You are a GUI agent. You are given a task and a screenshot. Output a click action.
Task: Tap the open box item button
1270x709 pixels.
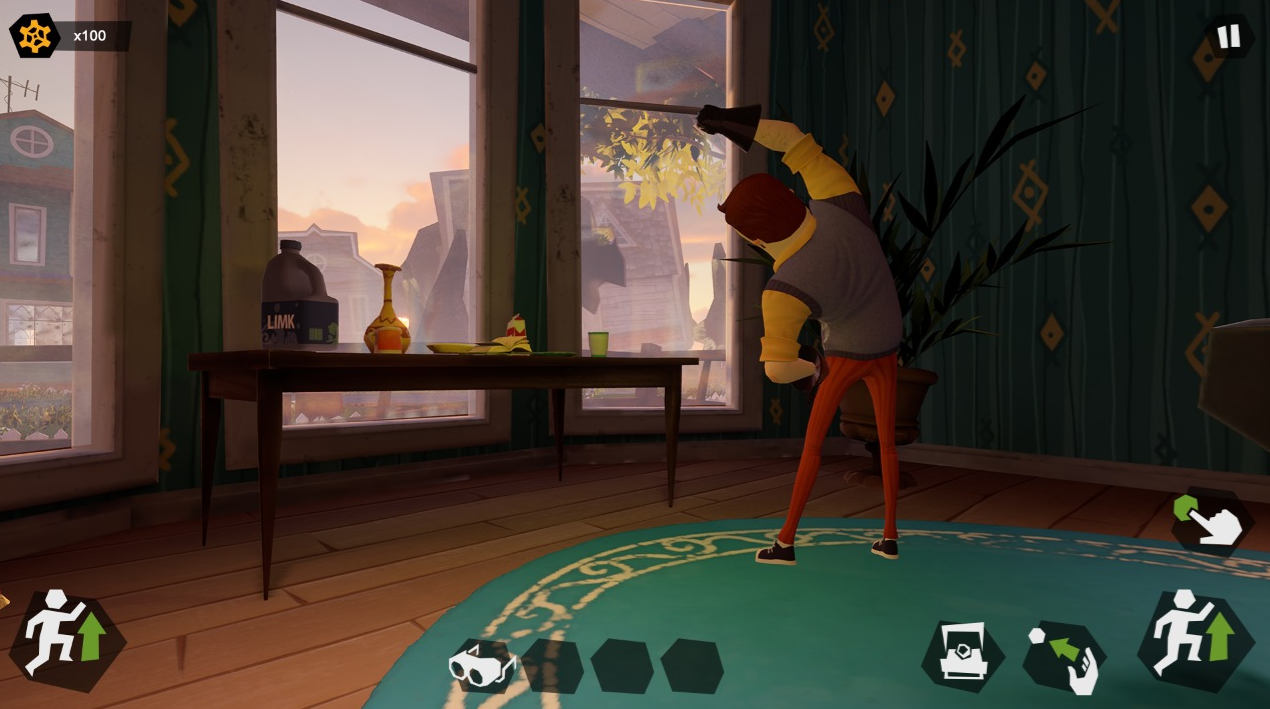coord(962,657)
